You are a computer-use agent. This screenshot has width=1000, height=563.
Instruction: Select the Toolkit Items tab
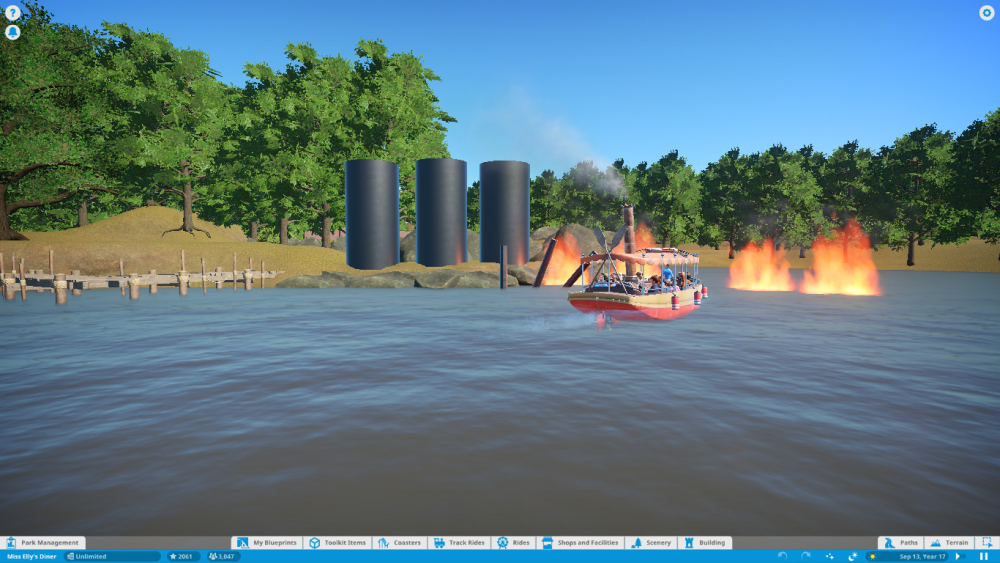pos(338,543)
